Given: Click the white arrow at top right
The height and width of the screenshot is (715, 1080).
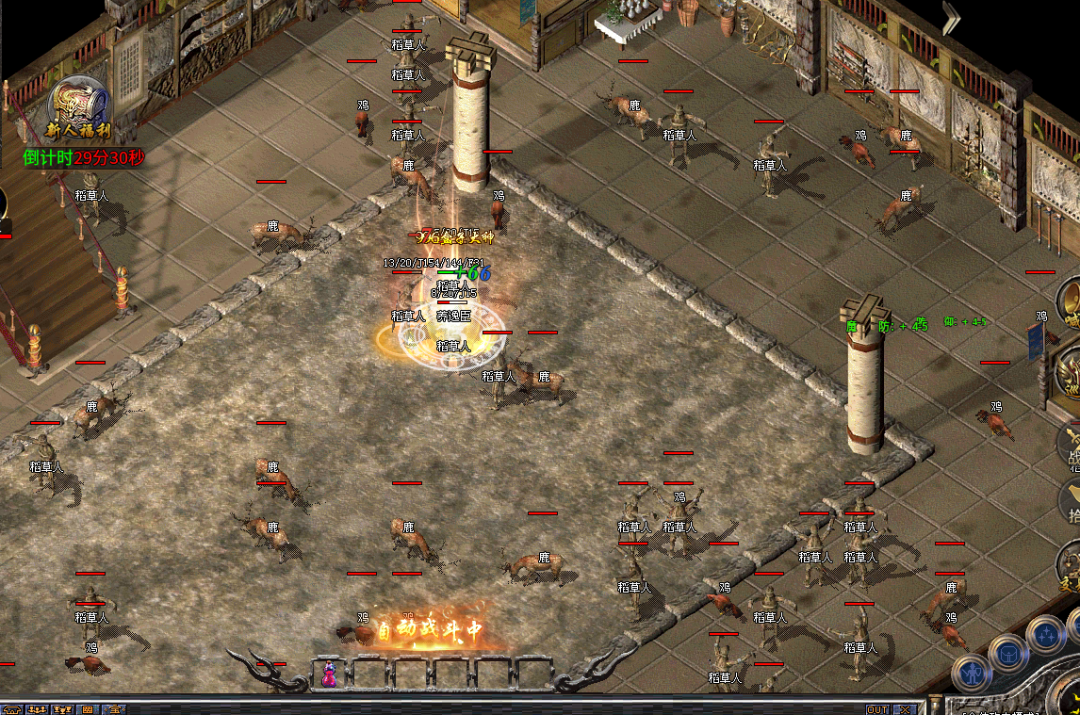Looking at the screenshot, I should pos(950,17).
